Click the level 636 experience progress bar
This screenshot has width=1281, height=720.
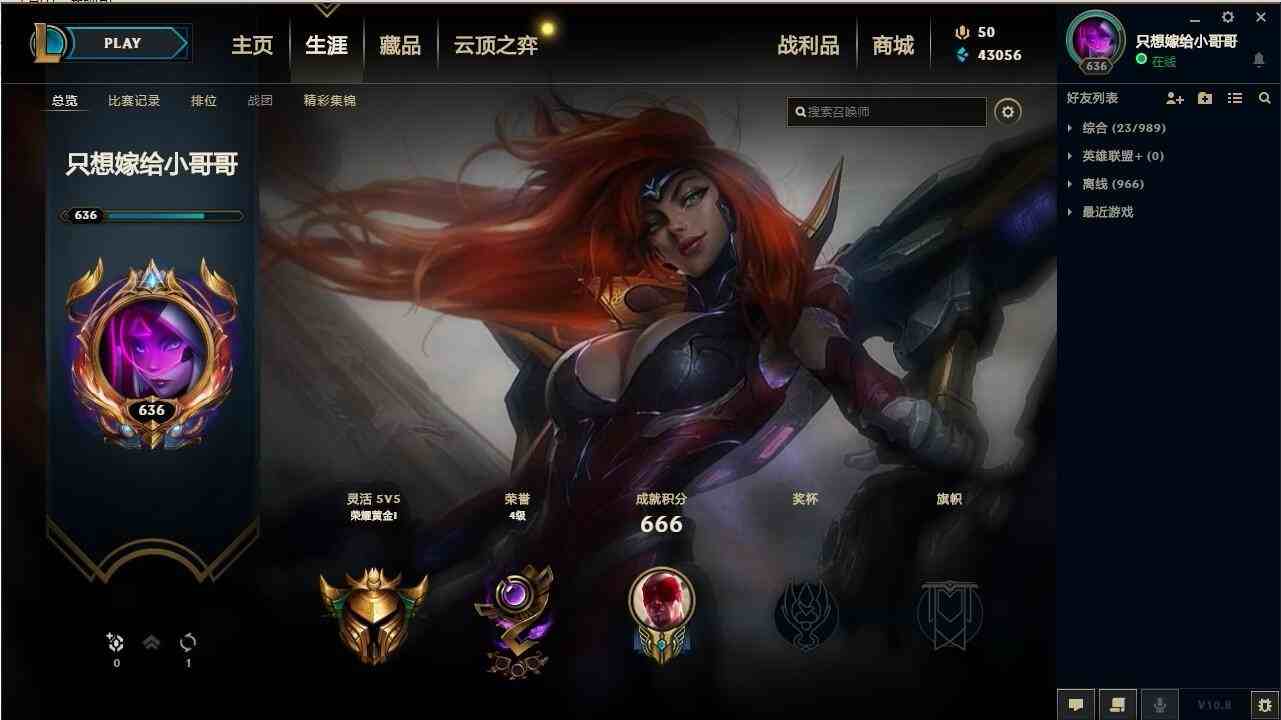point(150,215)
